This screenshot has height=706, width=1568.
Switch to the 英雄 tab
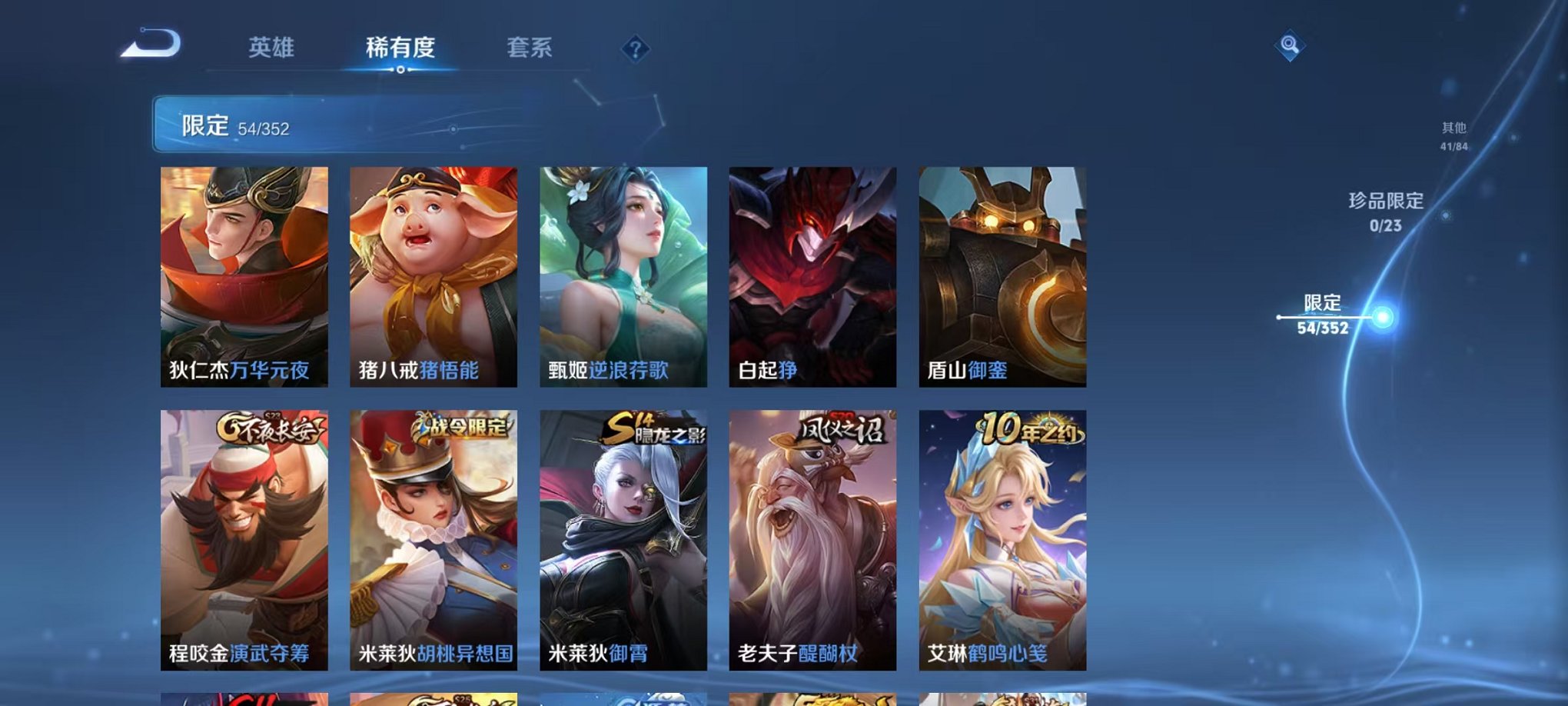click(274, 48)
